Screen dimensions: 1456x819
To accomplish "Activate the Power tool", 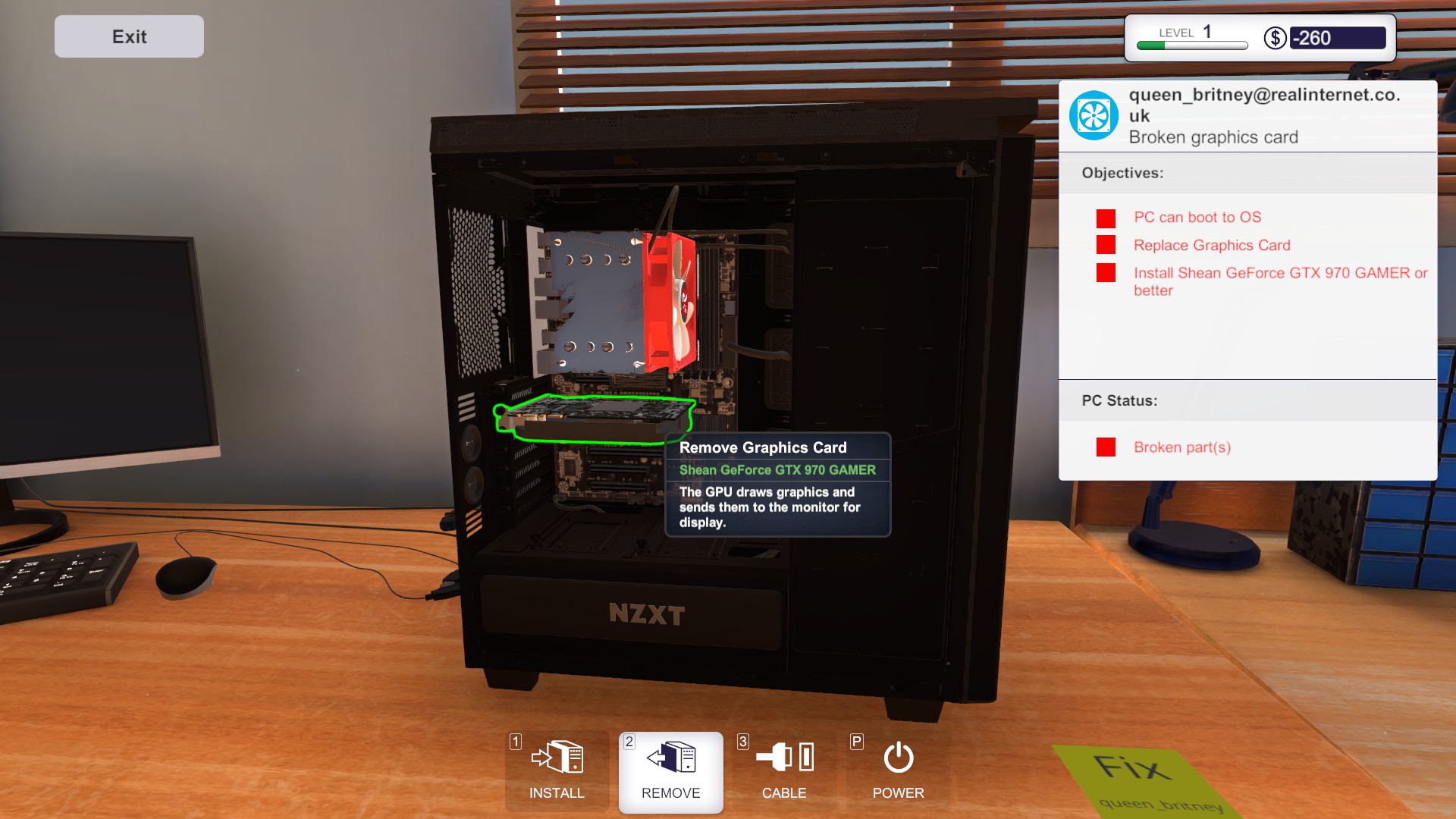I will (897, 772).
